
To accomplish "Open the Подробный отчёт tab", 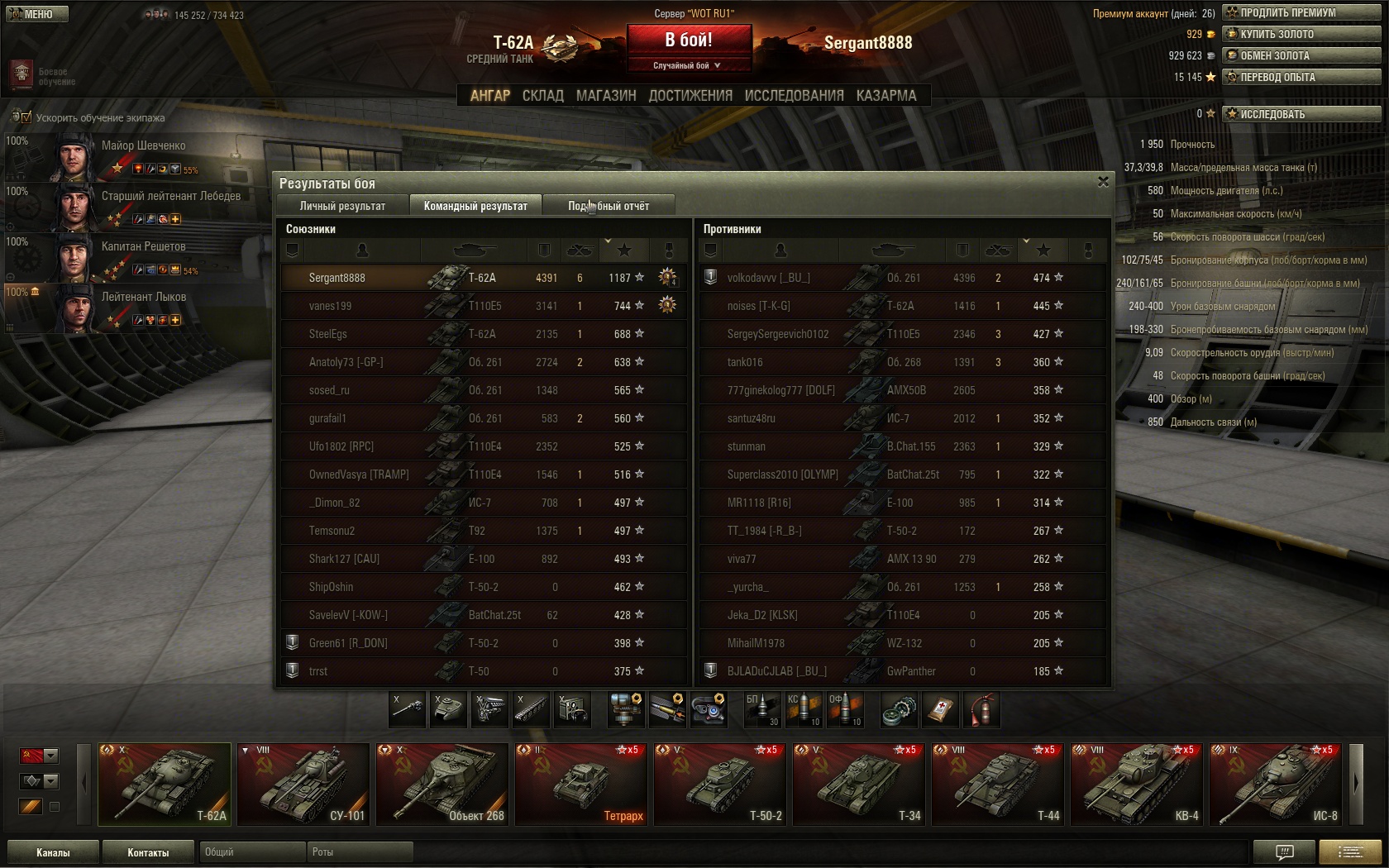I will pyautogui.click(x=609, y=206).
